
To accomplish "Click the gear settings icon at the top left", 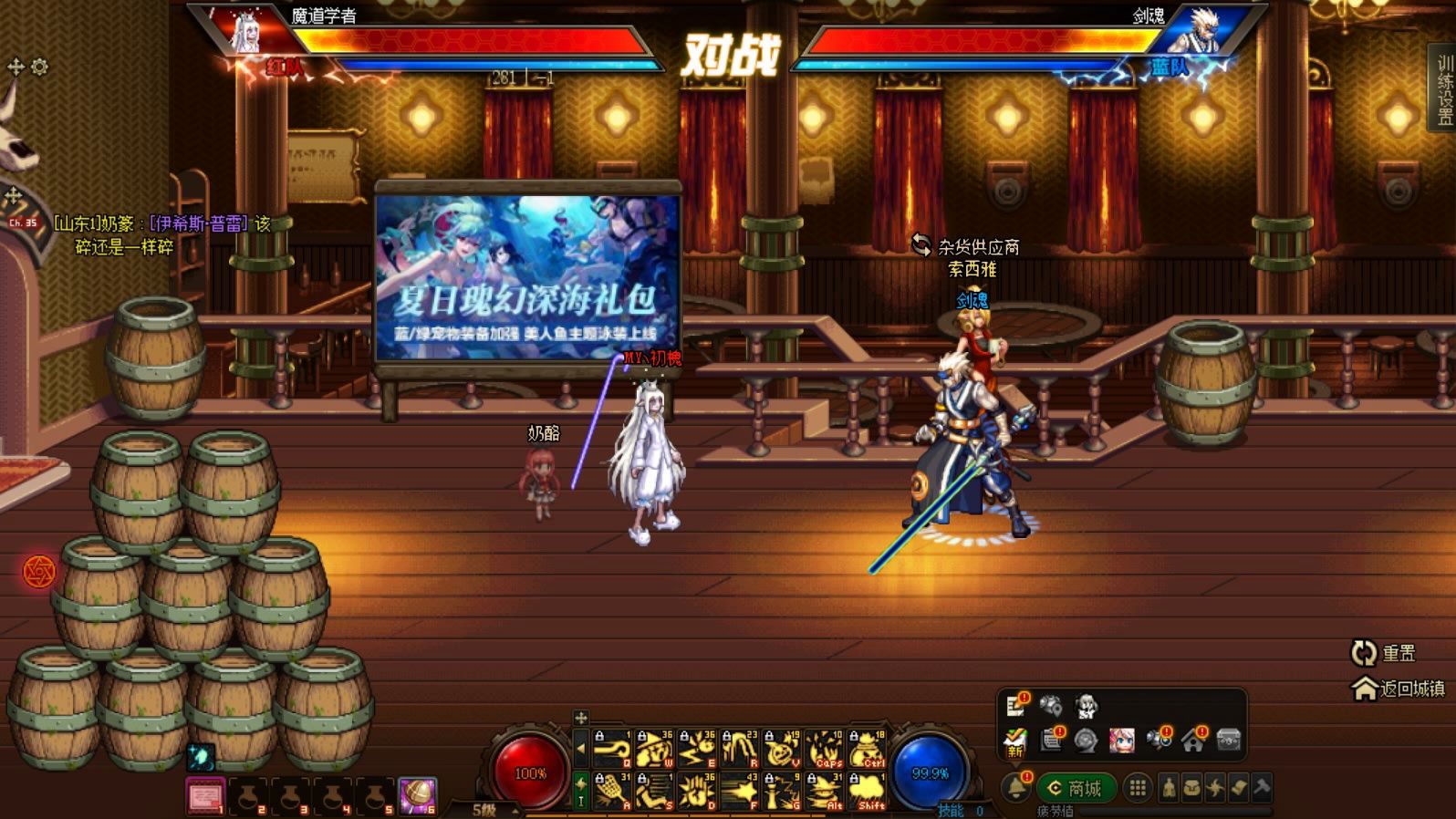I will (x=37, y=66).
